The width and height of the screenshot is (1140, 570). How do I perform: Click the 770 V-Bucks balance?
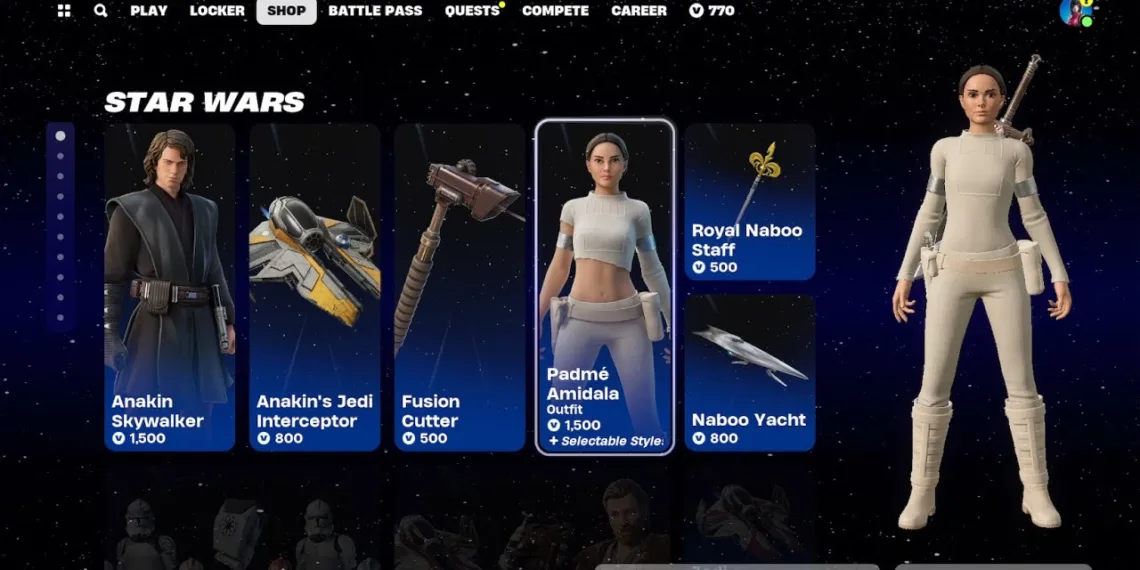click(712, 11)
